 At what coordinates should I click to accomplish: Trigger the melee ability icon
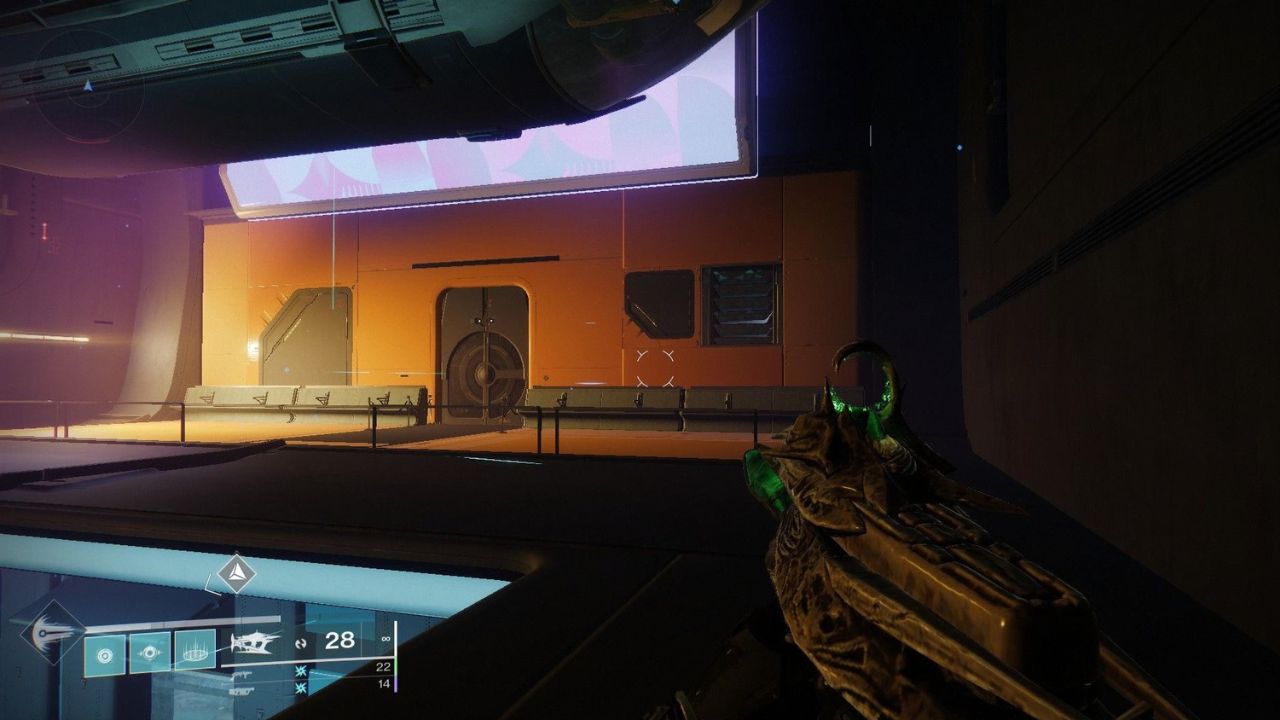click(x=150, y=652)
